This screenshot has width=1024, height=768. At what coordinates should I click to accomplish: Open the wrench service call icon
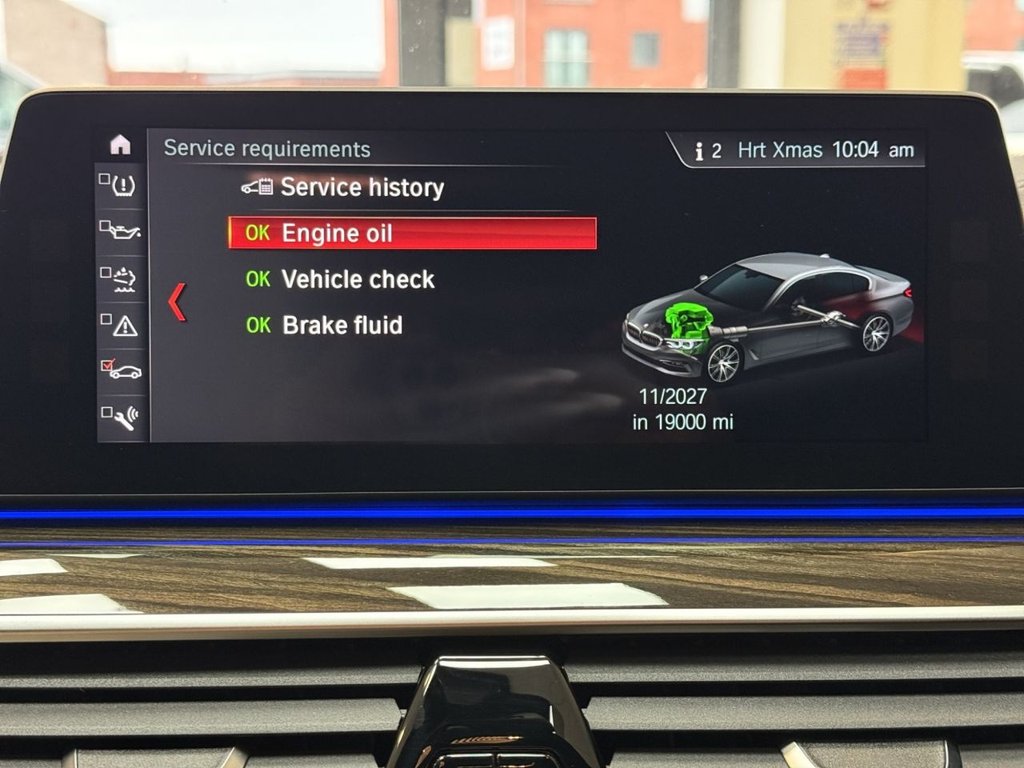[122, 415]
